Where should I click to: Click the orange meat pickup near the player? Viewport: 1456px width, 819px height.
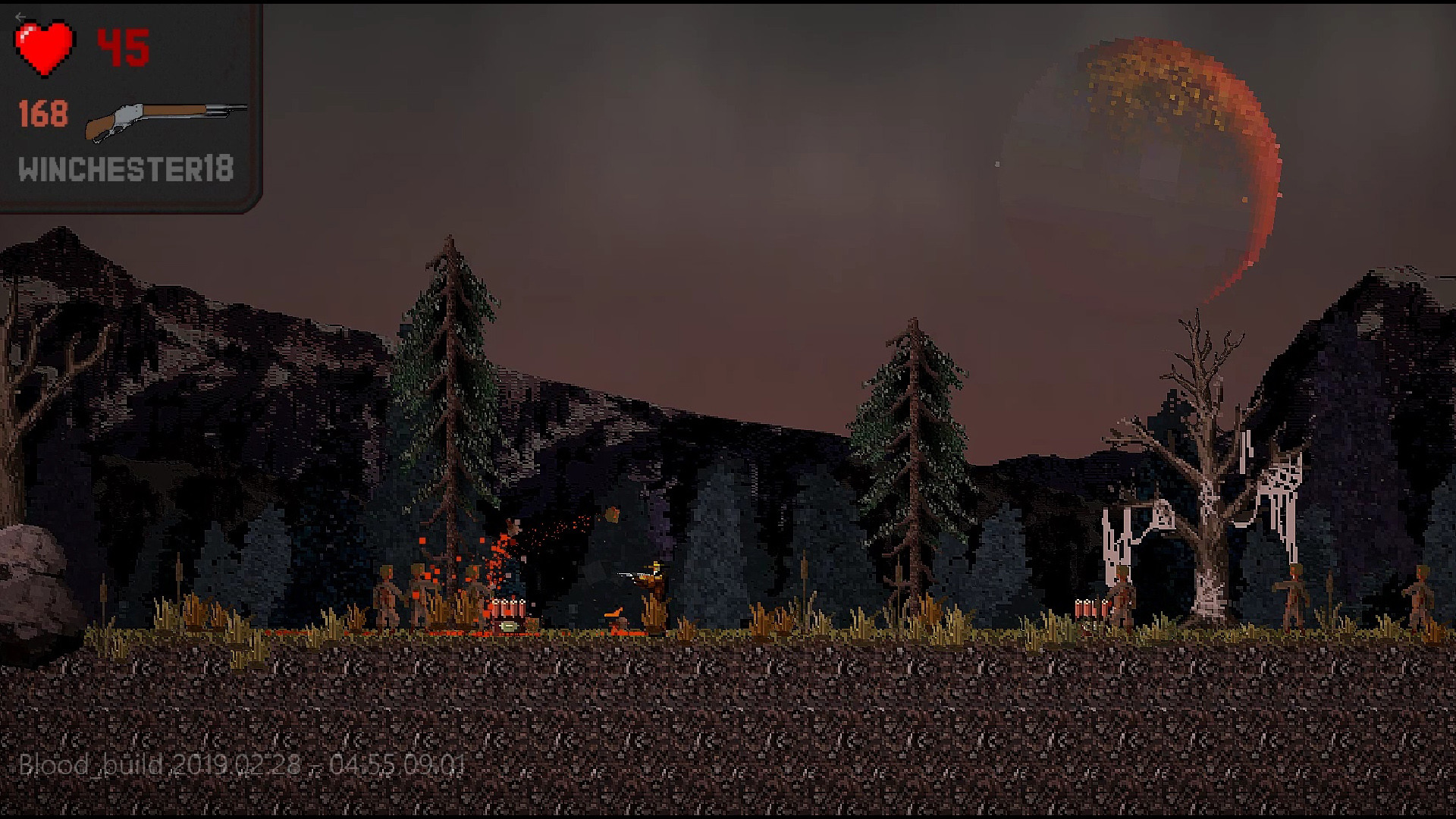tap(614, 613)
